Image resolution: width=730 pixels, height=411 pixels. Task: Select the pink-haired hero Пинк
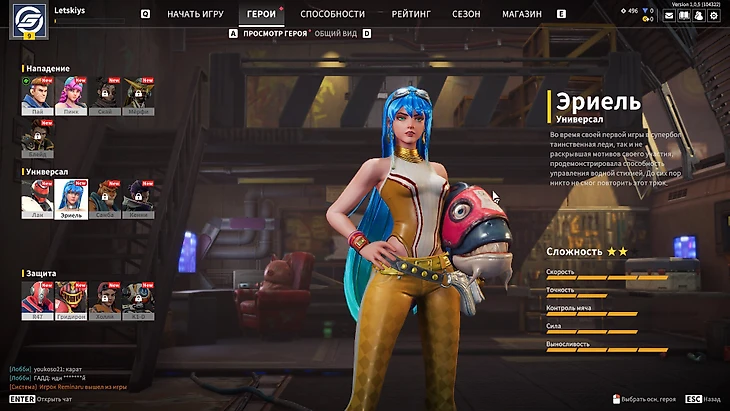click(x=70, y=93)
